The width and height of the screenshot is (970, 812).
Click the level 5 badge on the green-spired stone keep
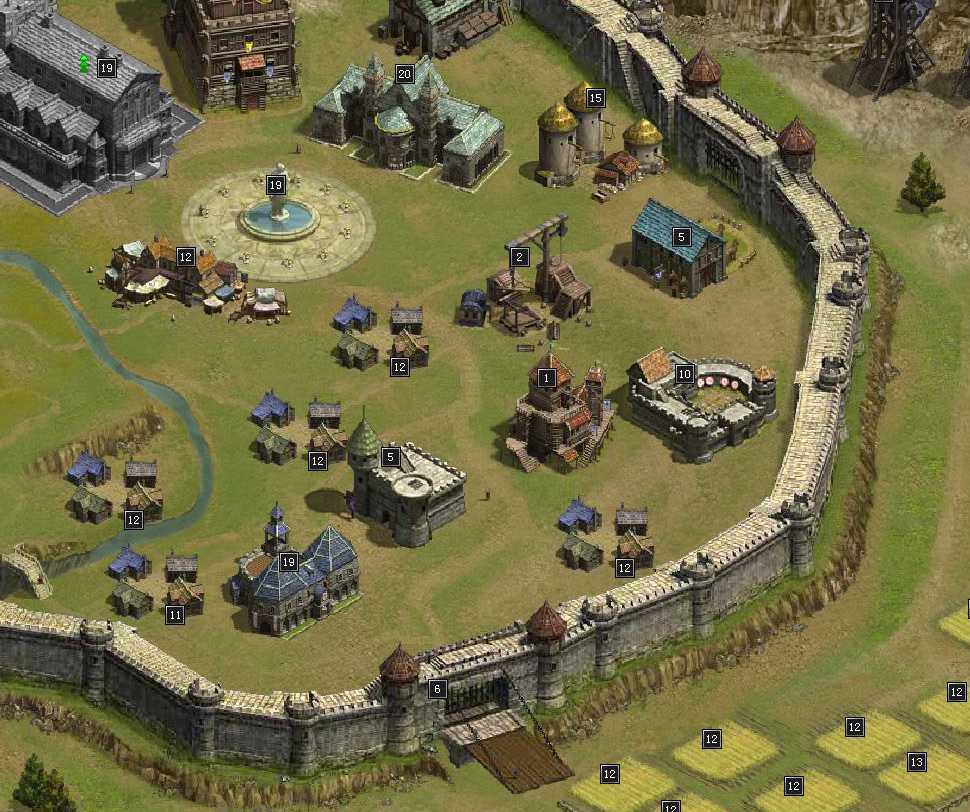pyautogui.click(x=391, y=457)
